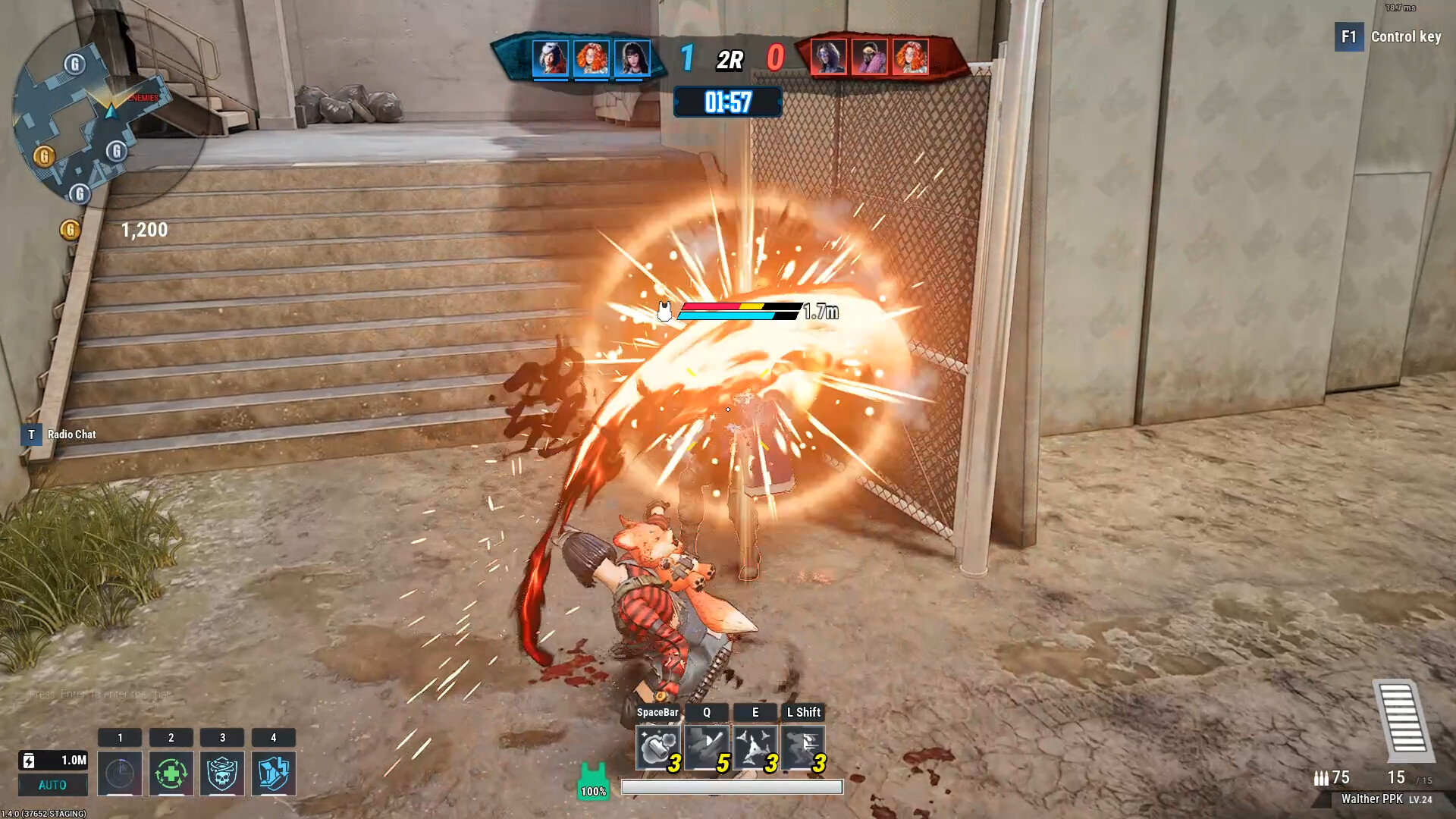Use the baseball bat swing skill

706,747
